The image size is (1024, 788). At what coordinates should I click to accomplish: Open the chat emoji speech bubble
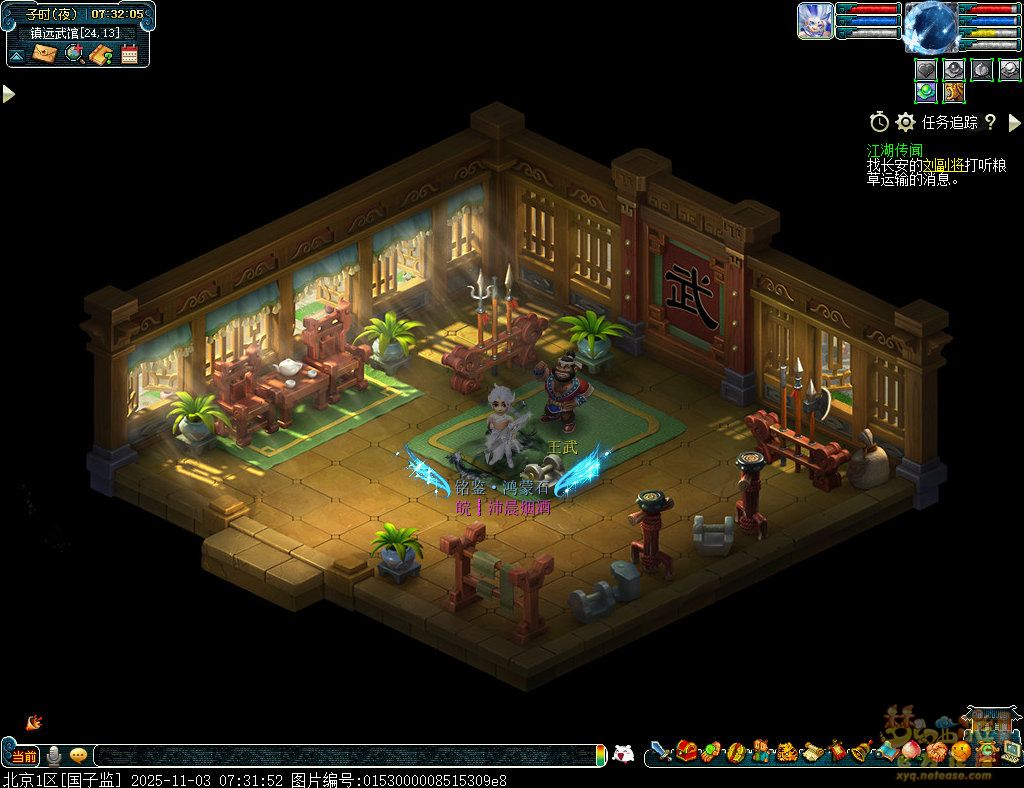(78, 756)
